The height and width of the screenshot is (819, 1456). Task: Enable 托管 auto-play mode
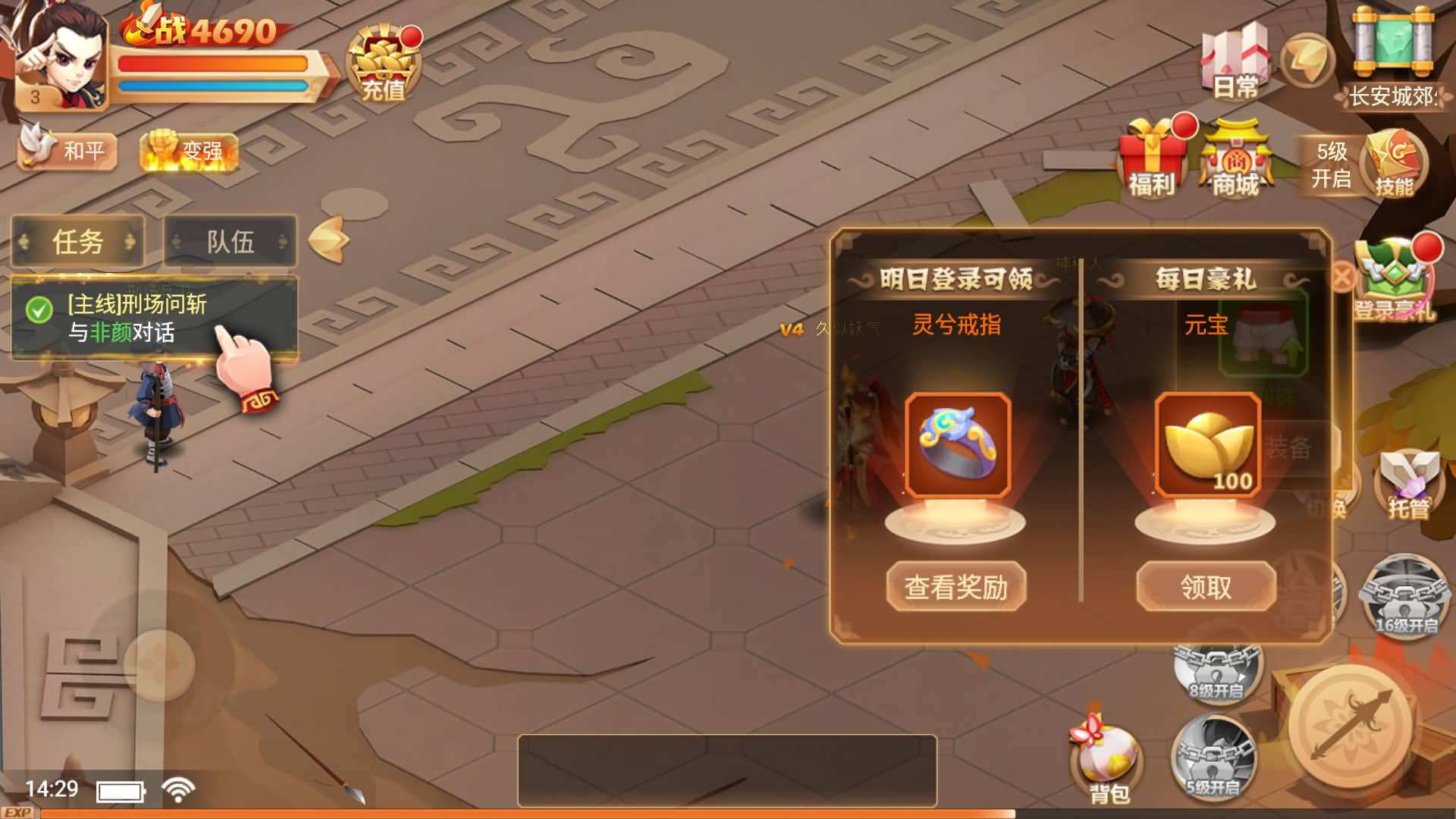(1407, 485)
